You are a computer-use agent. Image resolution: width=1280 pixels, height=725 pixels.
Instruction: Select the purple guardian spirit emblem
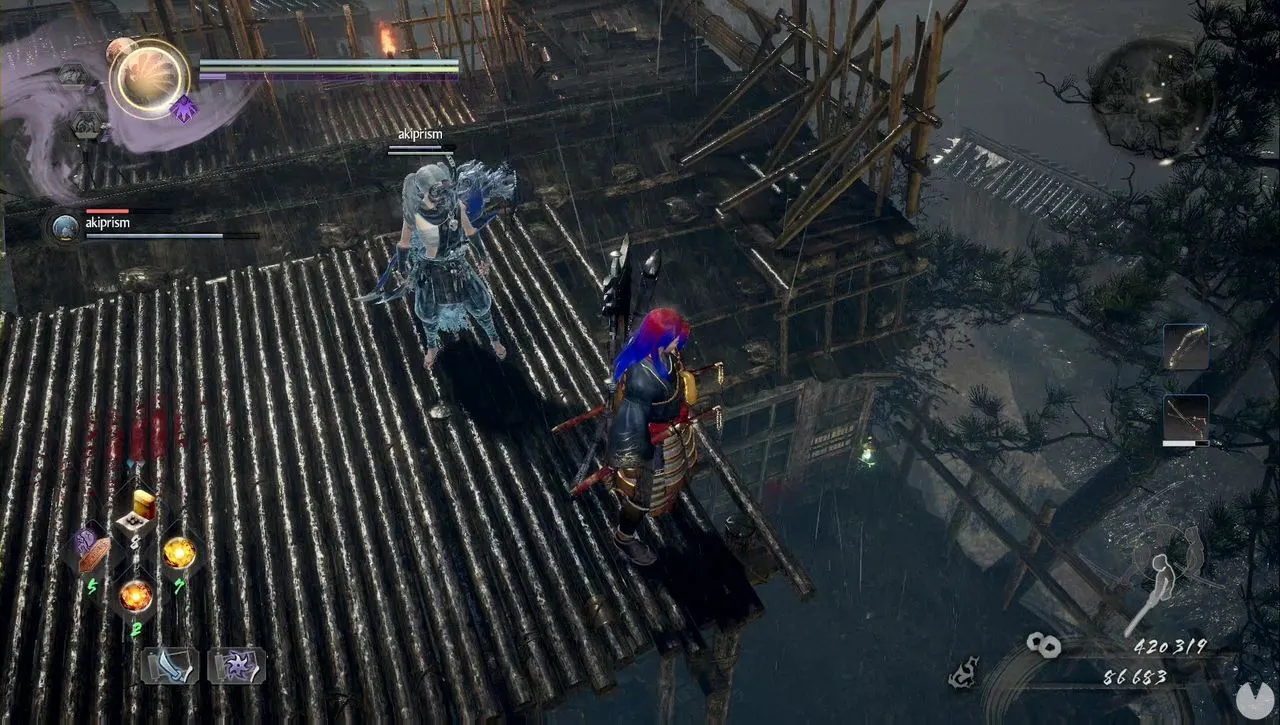click(185, 109)
